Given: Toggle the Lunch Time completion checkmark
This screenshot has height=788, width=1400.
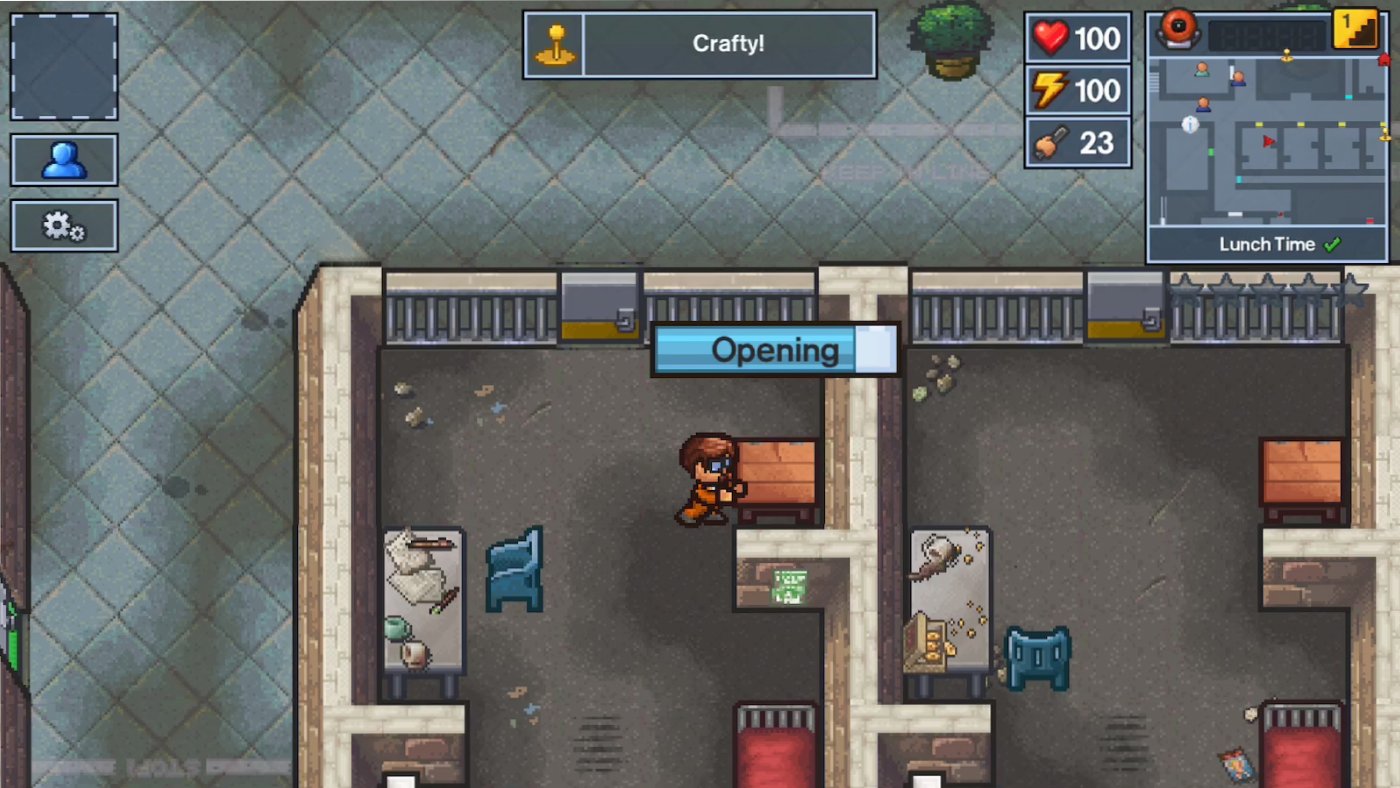Looking at the screenshot, I should pyautogui.click(x=1331, y=243).
